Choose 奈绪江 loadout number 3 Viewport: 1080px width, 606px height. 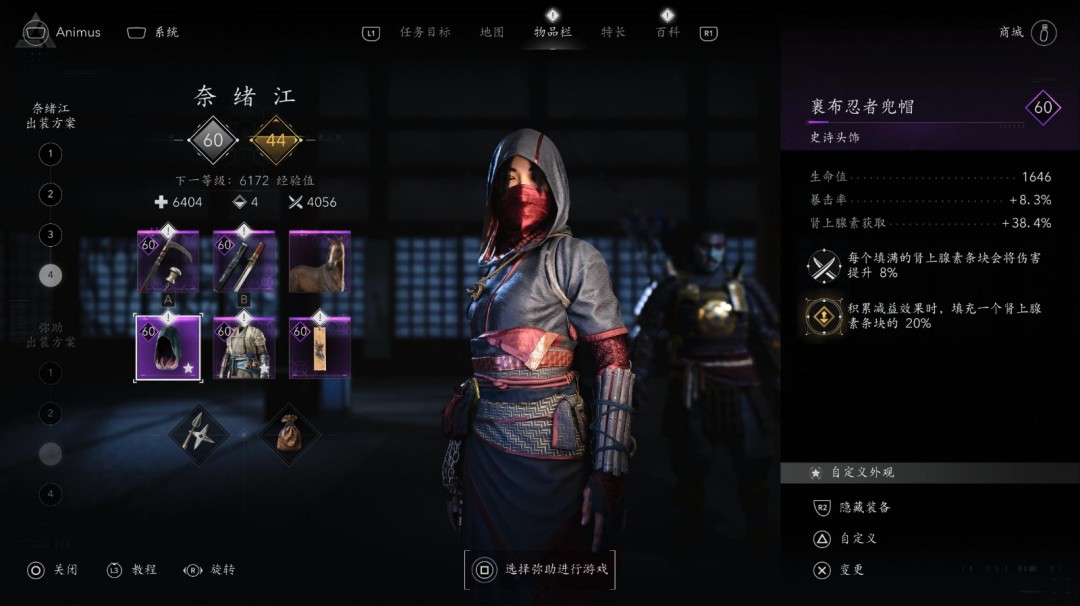50,235
